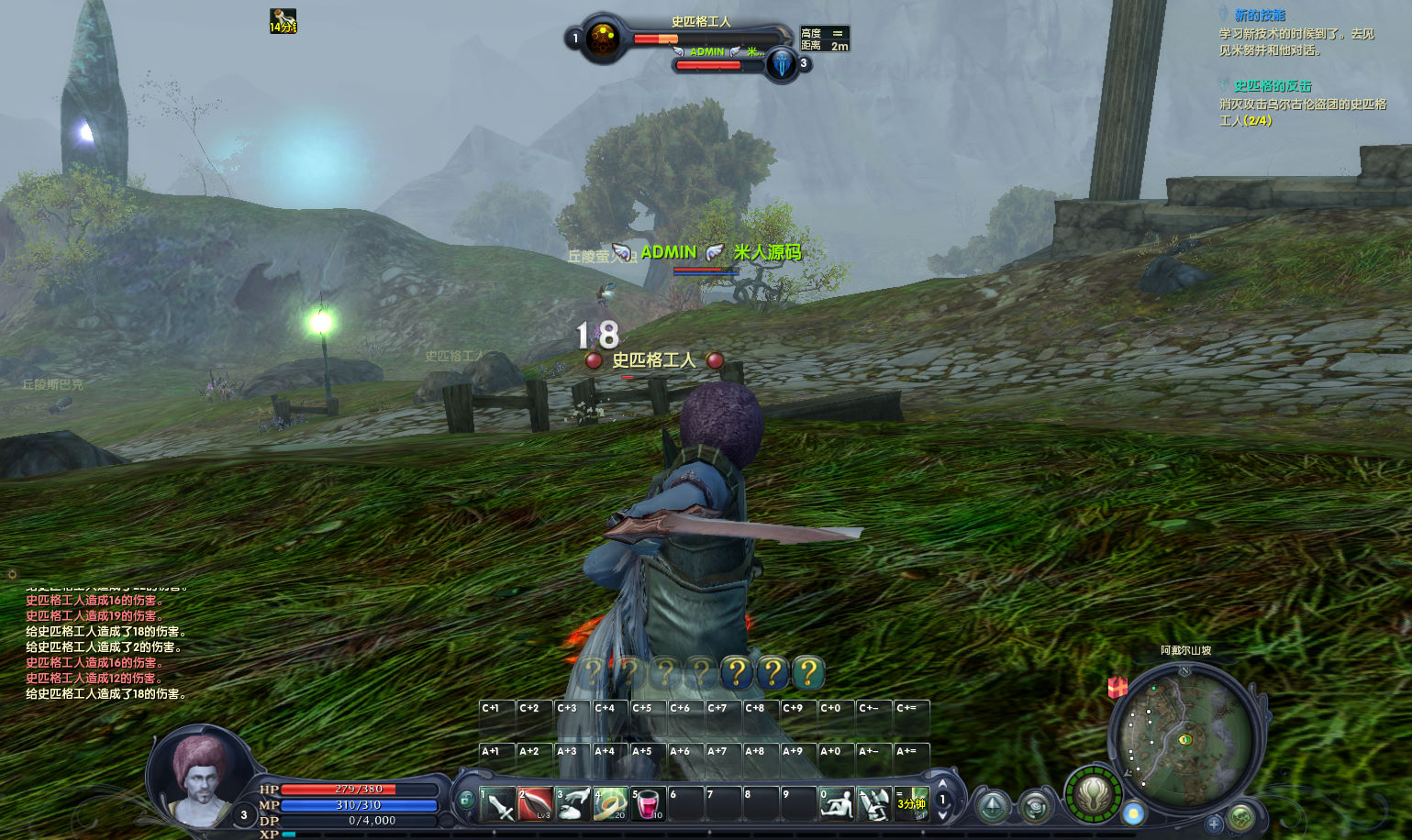Activate the red slash skill in slot 2

pos(535,804)
